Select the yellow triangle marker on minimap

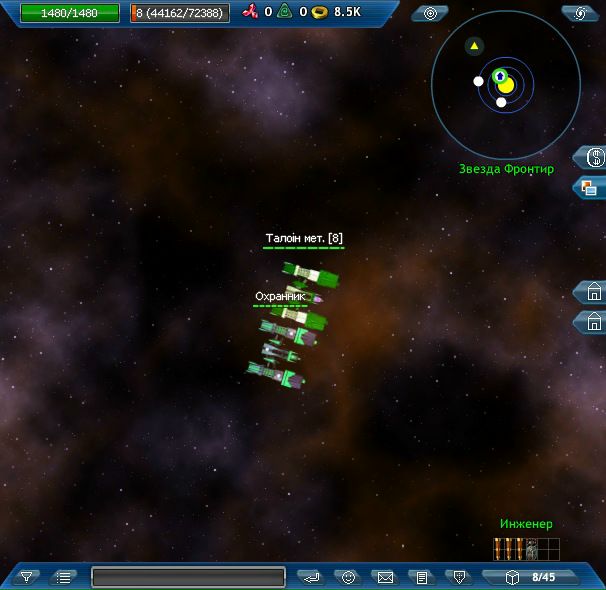[474, 46]
